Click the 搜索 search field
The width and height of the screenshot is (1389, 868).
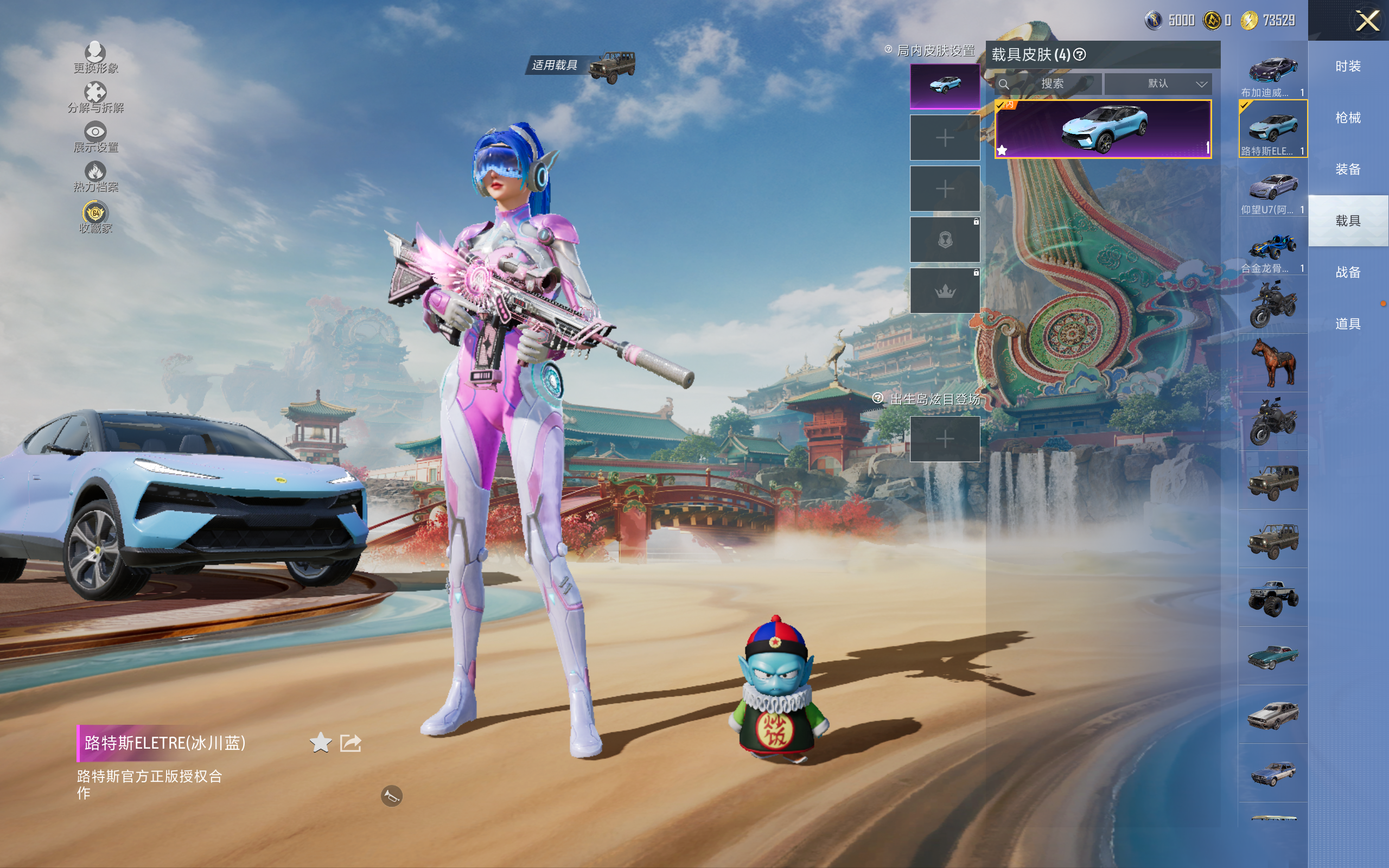(1052, 84)
